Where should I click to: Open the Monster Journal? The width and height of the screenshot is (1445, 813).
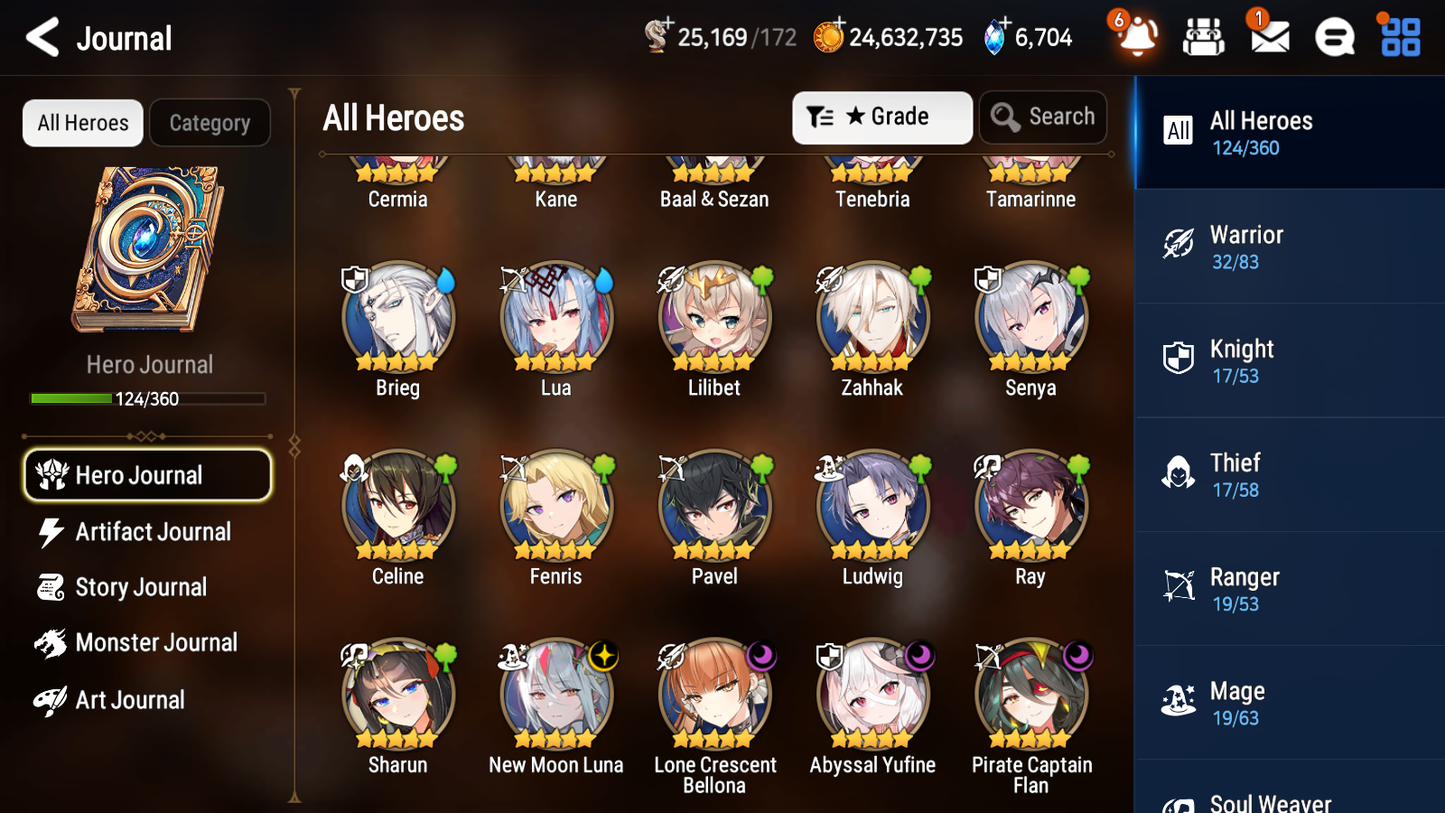click(157, 643)
